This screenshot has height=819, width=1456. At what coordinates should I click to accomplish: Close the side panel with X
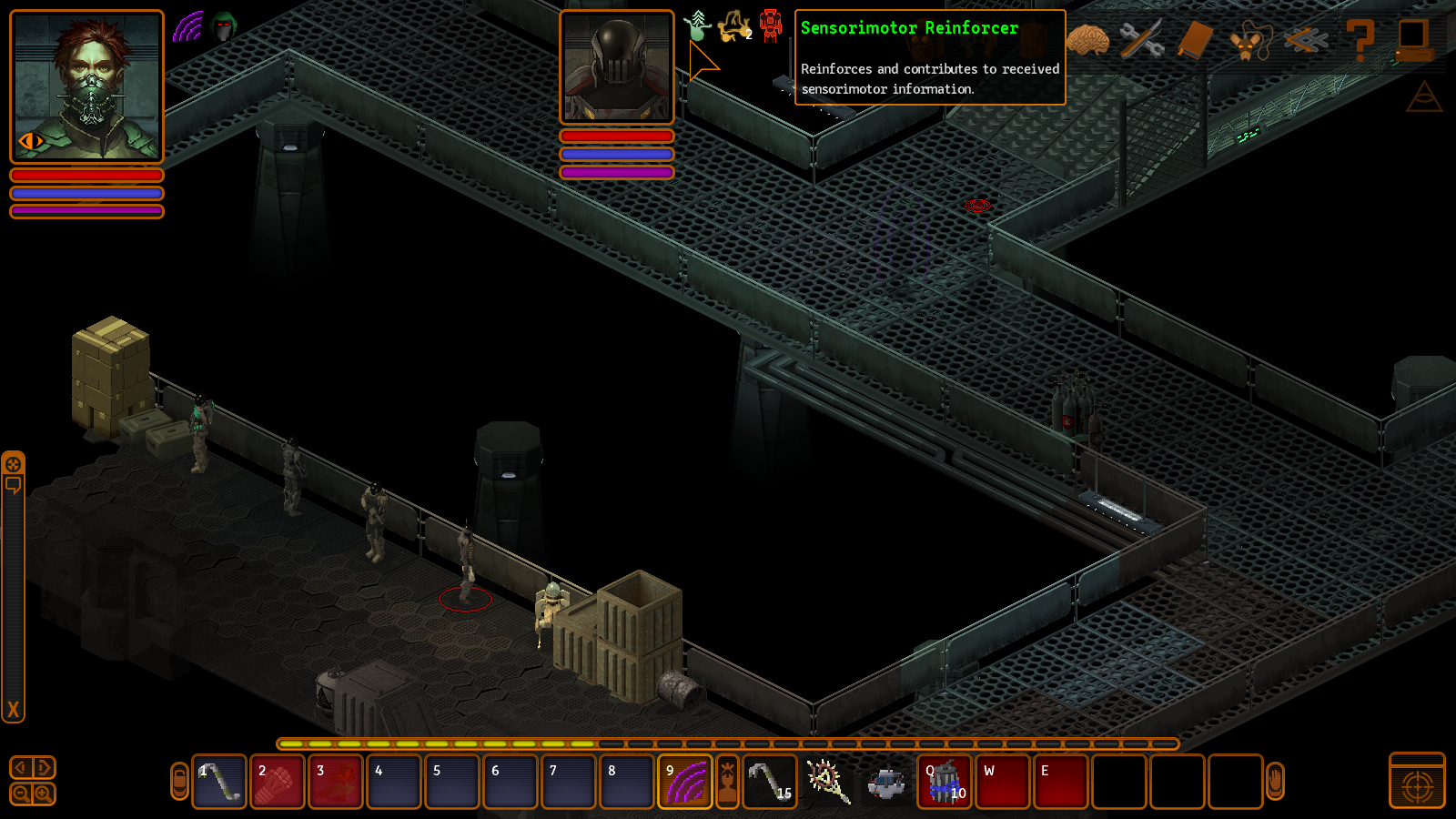point(13,710)
